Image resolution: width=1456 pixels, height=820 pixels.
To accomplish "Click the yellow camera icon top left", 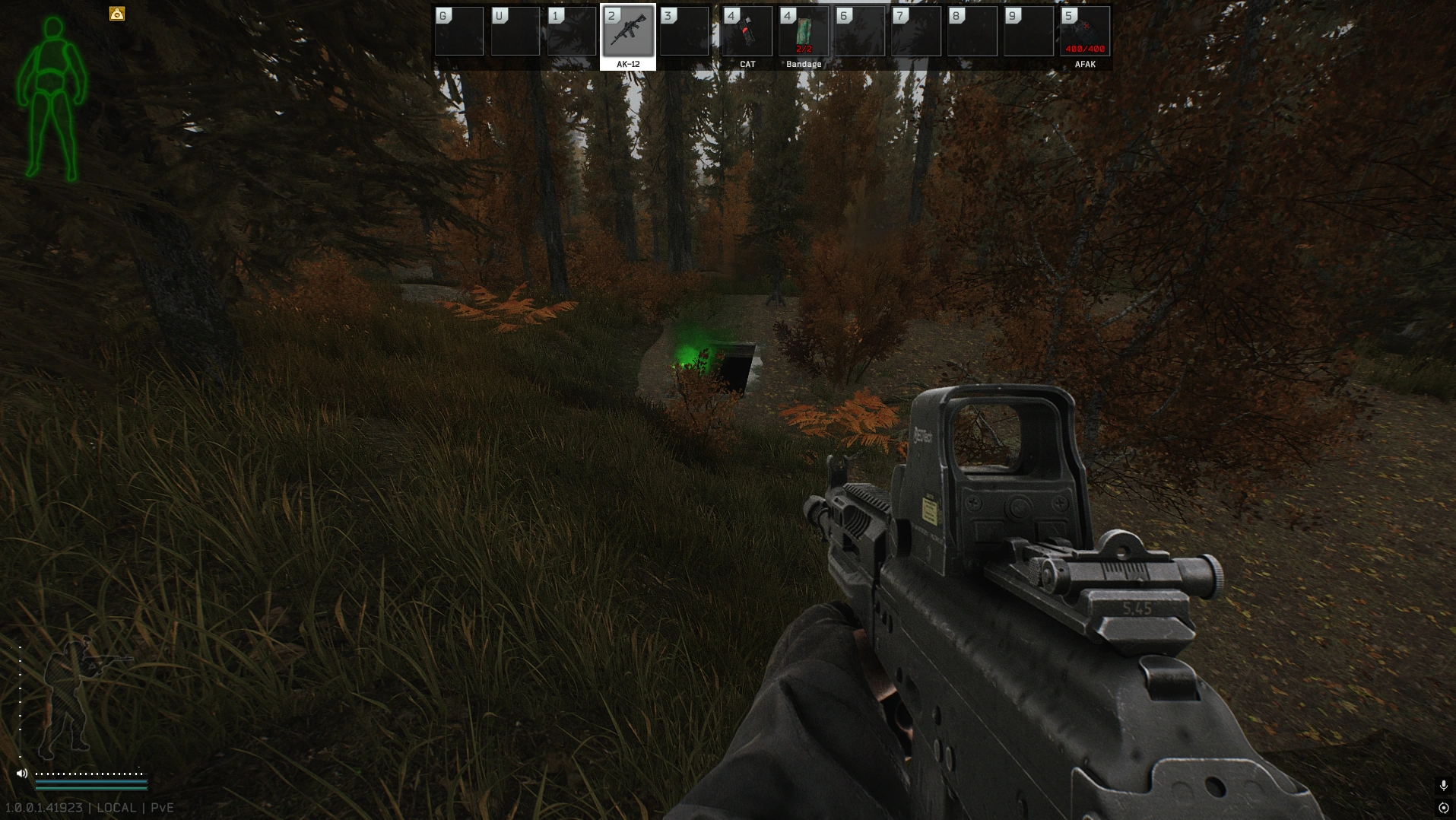I will tap(117, 13).
